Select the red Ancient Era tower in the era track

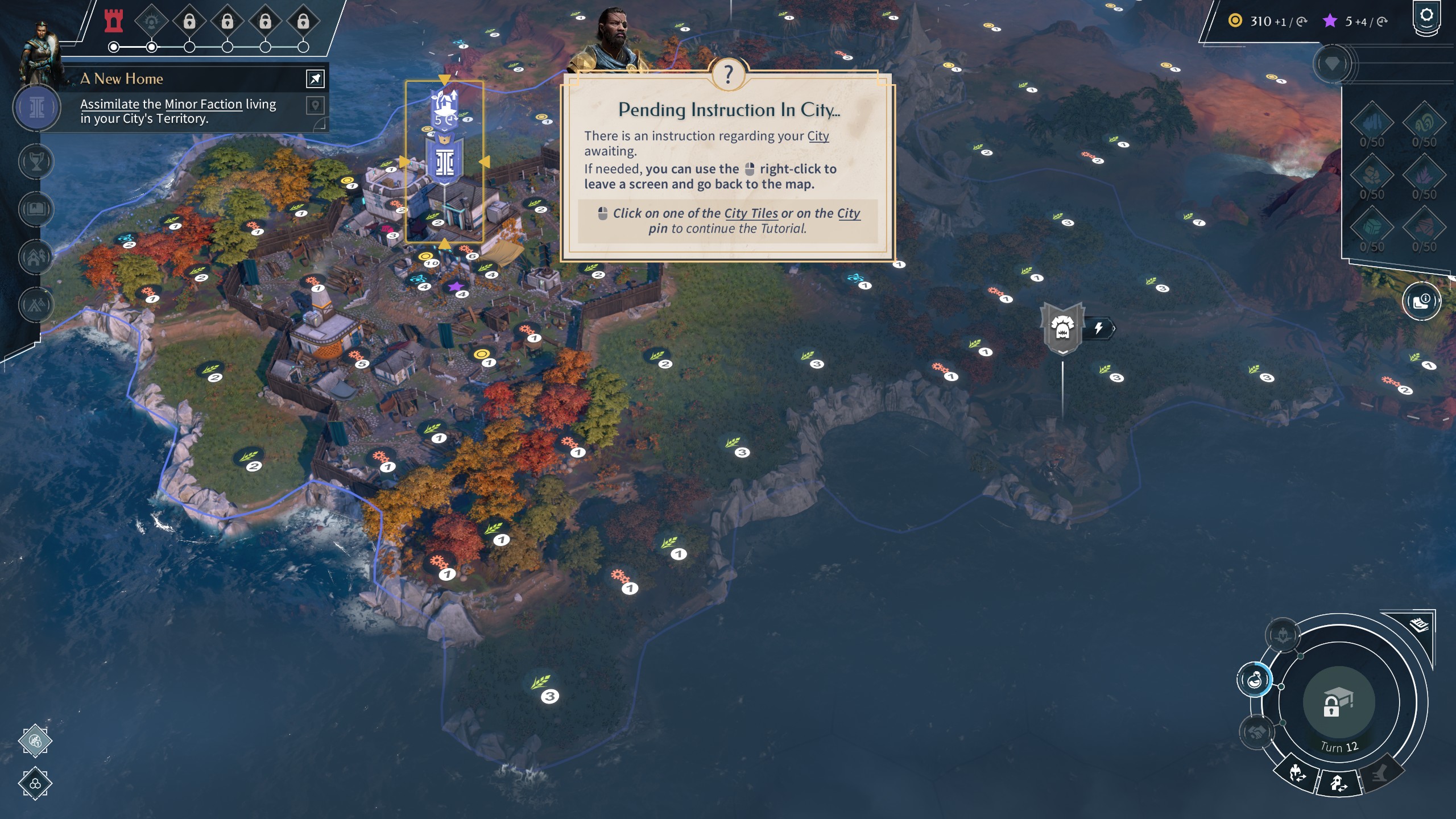pyautogui.click(x=113, y=22)
